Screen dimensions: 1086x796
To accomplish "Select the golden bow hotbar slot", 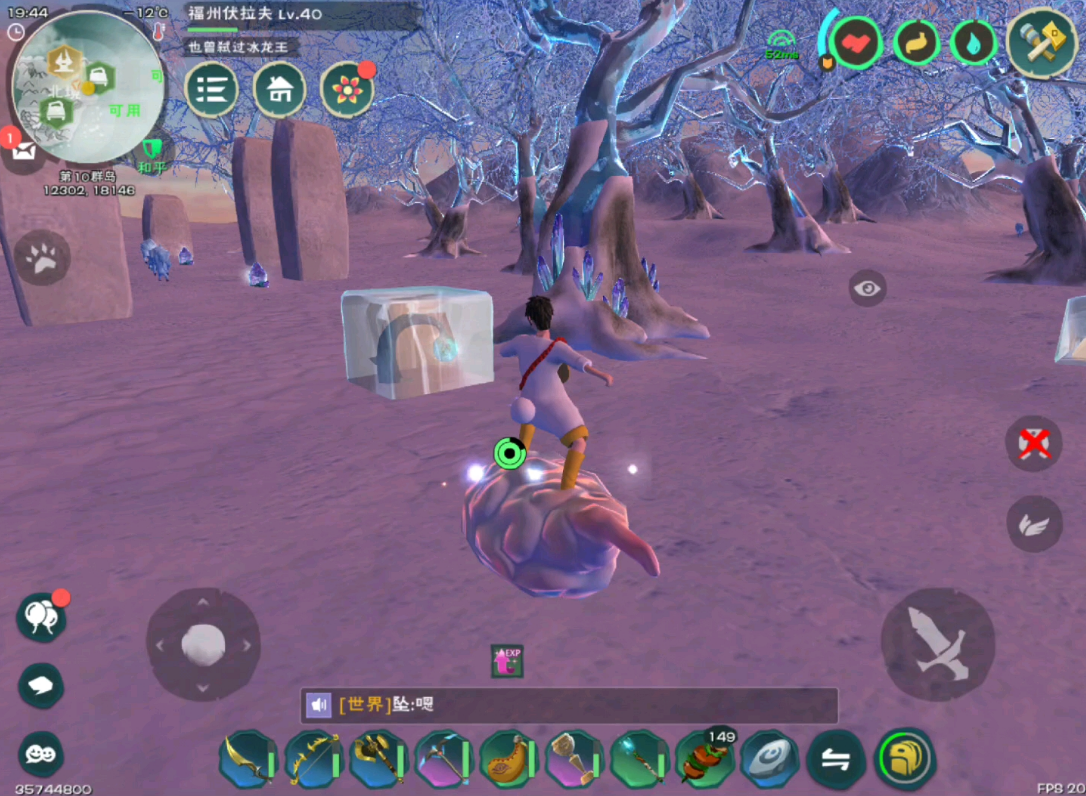I will point(313,760).
